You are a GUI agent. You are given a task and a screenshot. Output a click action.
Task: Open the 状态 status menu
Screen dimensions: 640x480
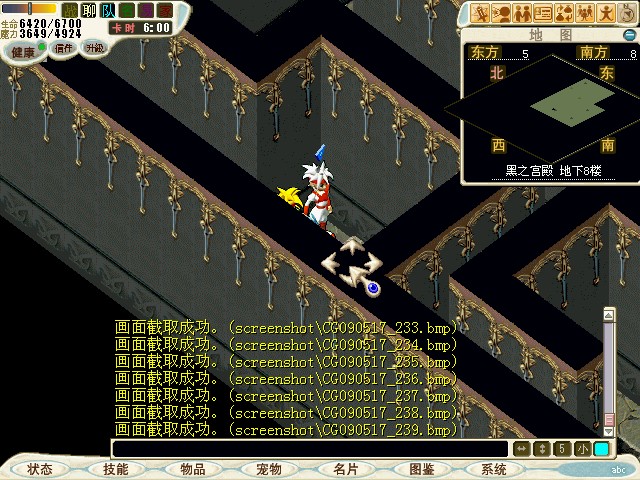coord(40,468)
